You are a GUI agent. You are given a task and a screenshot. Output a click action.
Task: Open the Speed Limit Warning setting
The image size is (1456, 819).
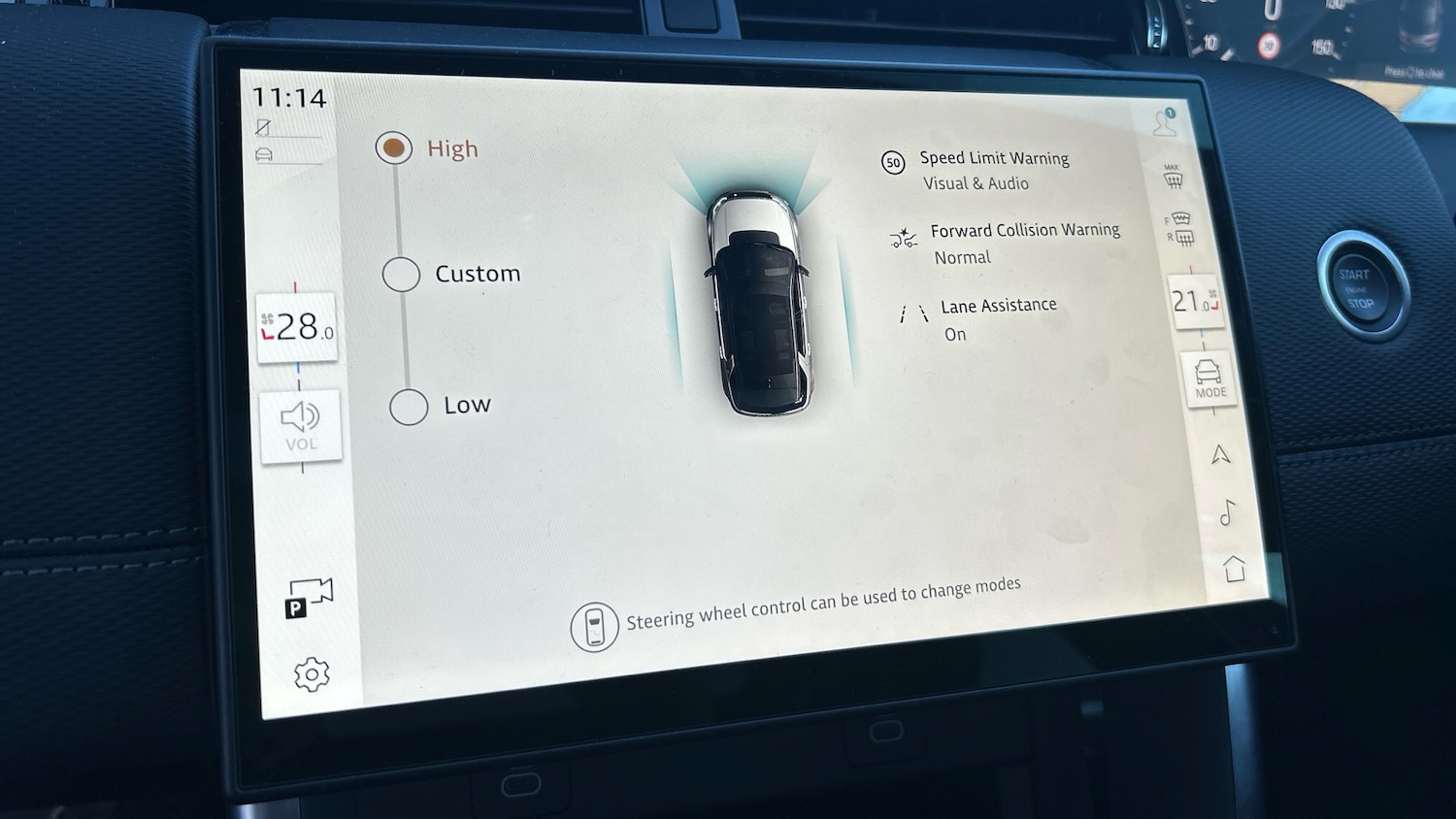click(993, 170)
